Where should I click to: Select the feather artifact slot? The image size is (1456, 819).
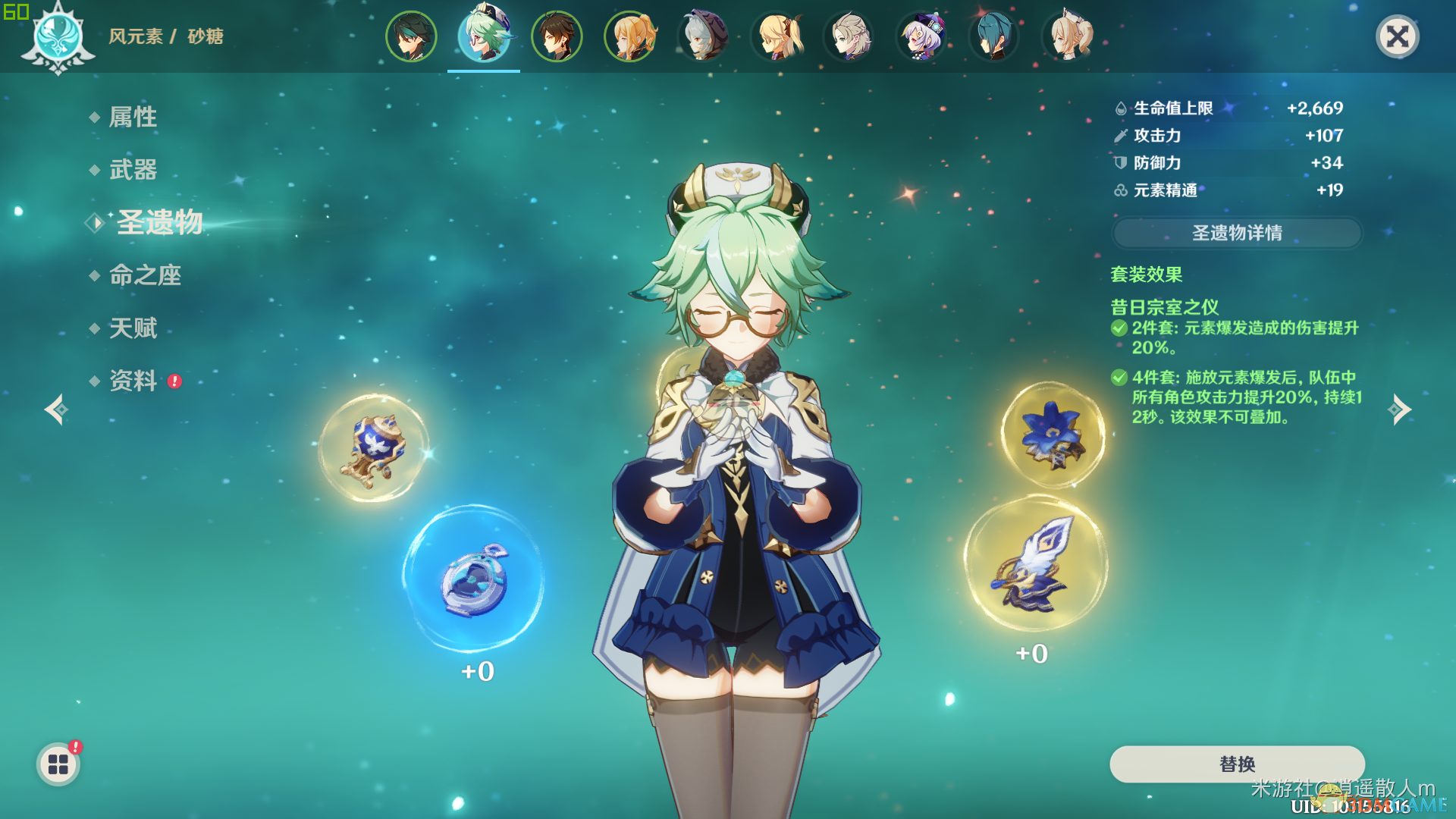(1036, 563)
